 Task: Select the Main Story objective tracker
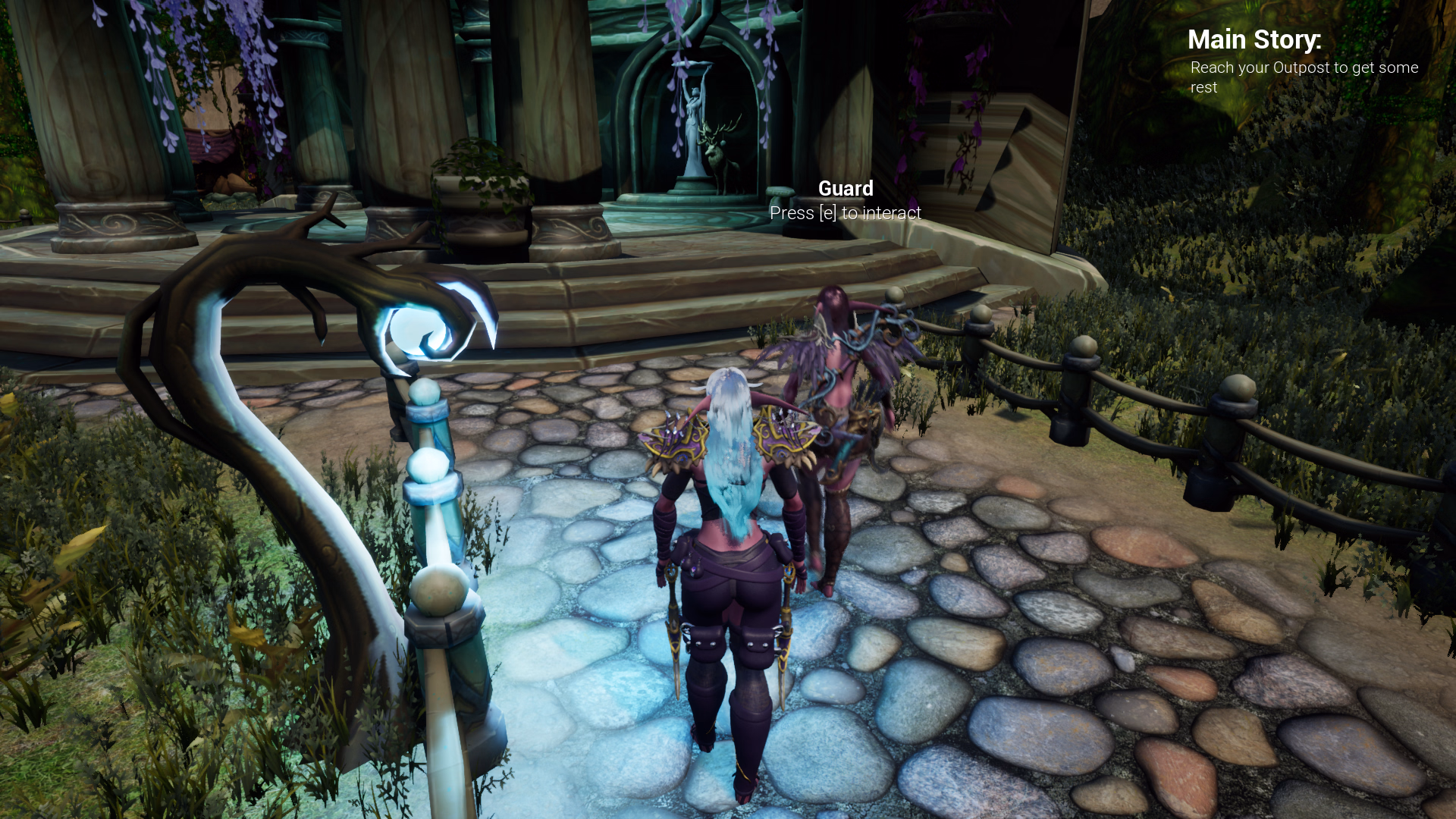tap(1301, 61)
